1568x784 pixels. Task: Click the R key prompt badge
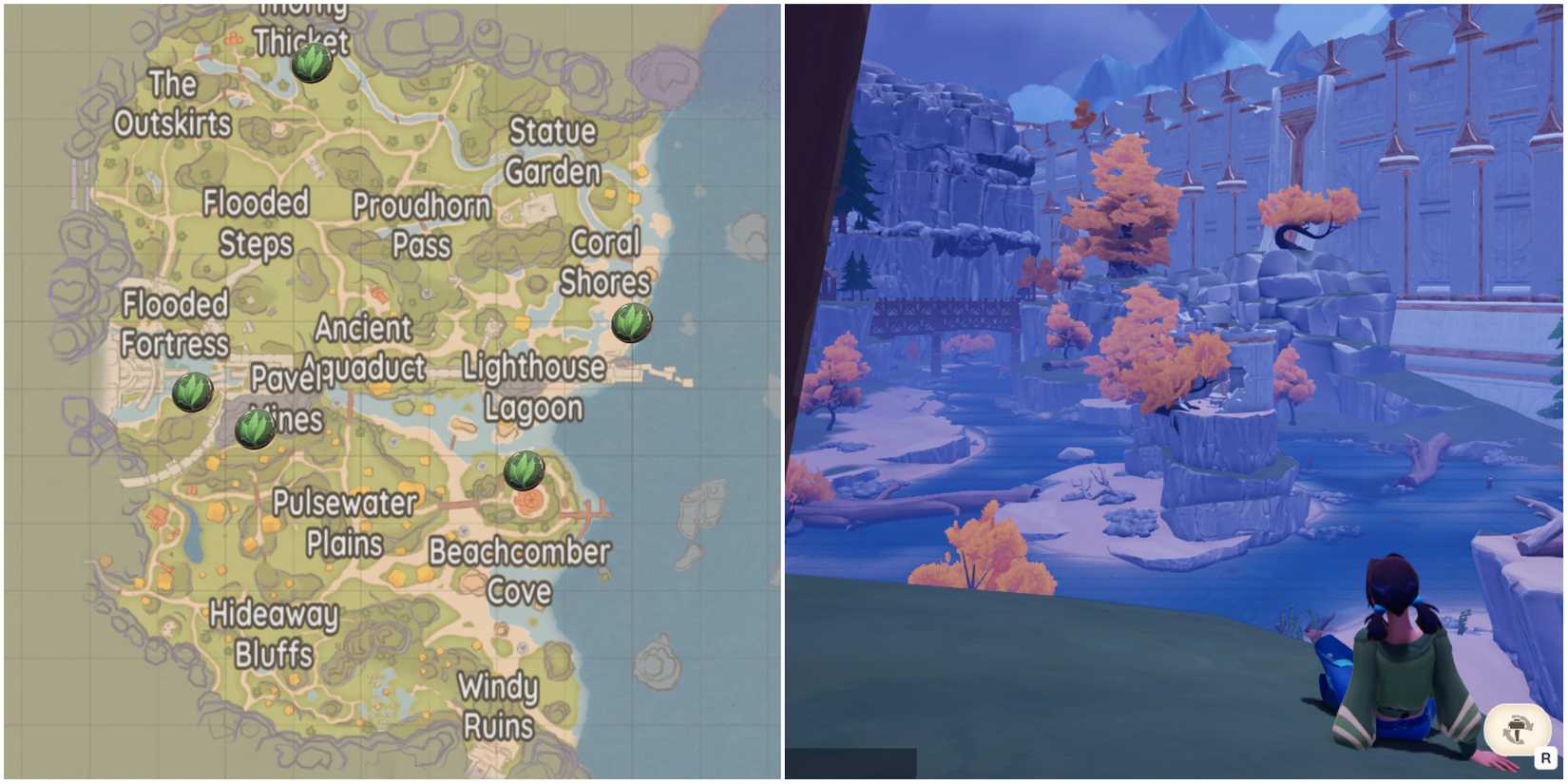[x=1546, y=759]
